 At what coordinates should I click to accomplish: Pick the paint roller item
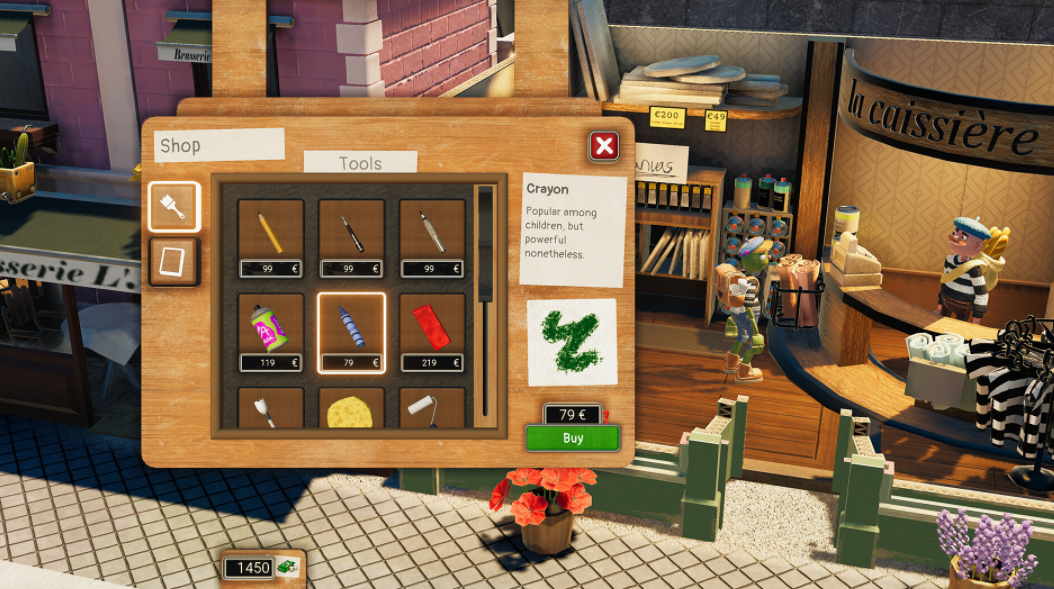click(433, 410)
